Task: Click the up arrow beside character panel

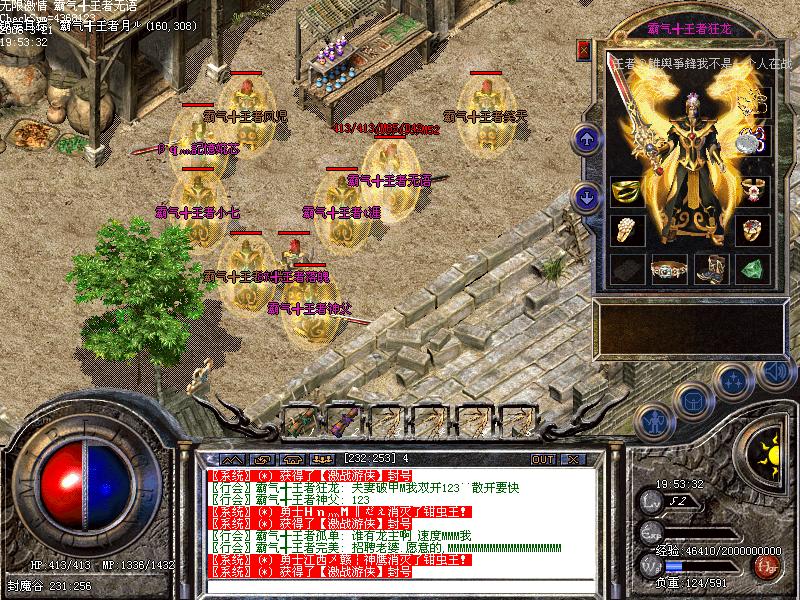Action: (x=587, y=139)
